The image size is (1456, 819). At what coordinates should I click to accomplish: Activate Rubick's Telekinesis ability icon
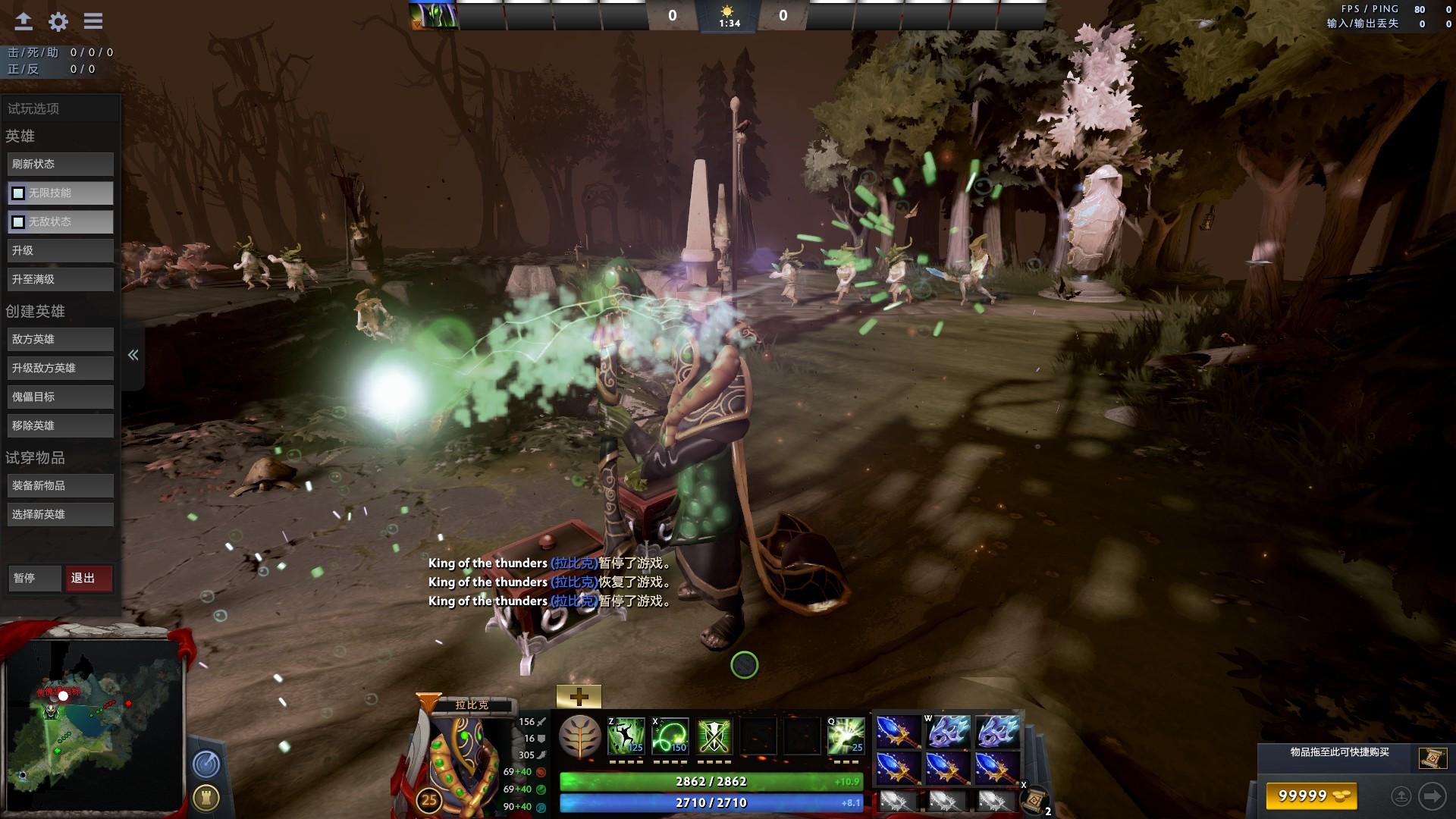(x=626, y=736)
